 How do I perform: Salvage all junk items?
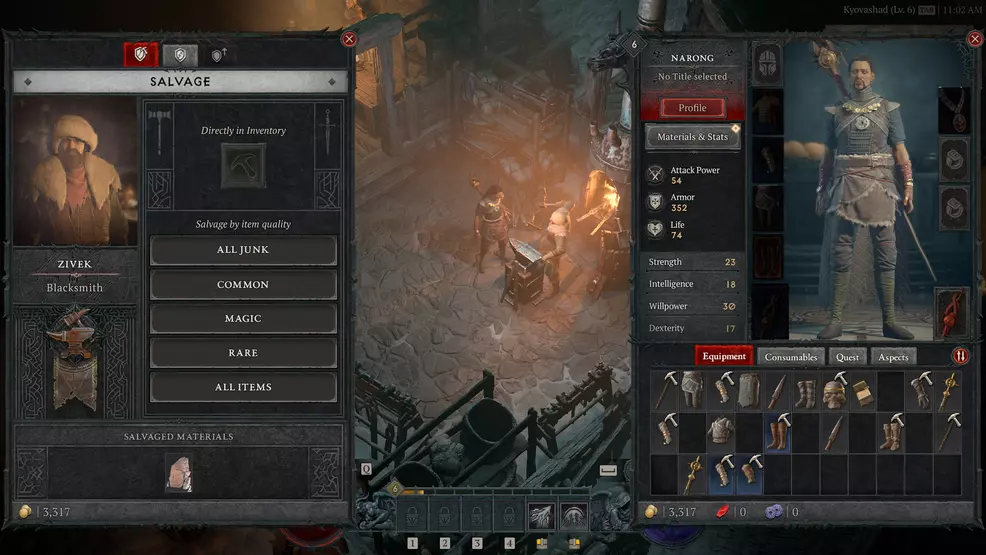pyautogui.click(x=243, y=250)
